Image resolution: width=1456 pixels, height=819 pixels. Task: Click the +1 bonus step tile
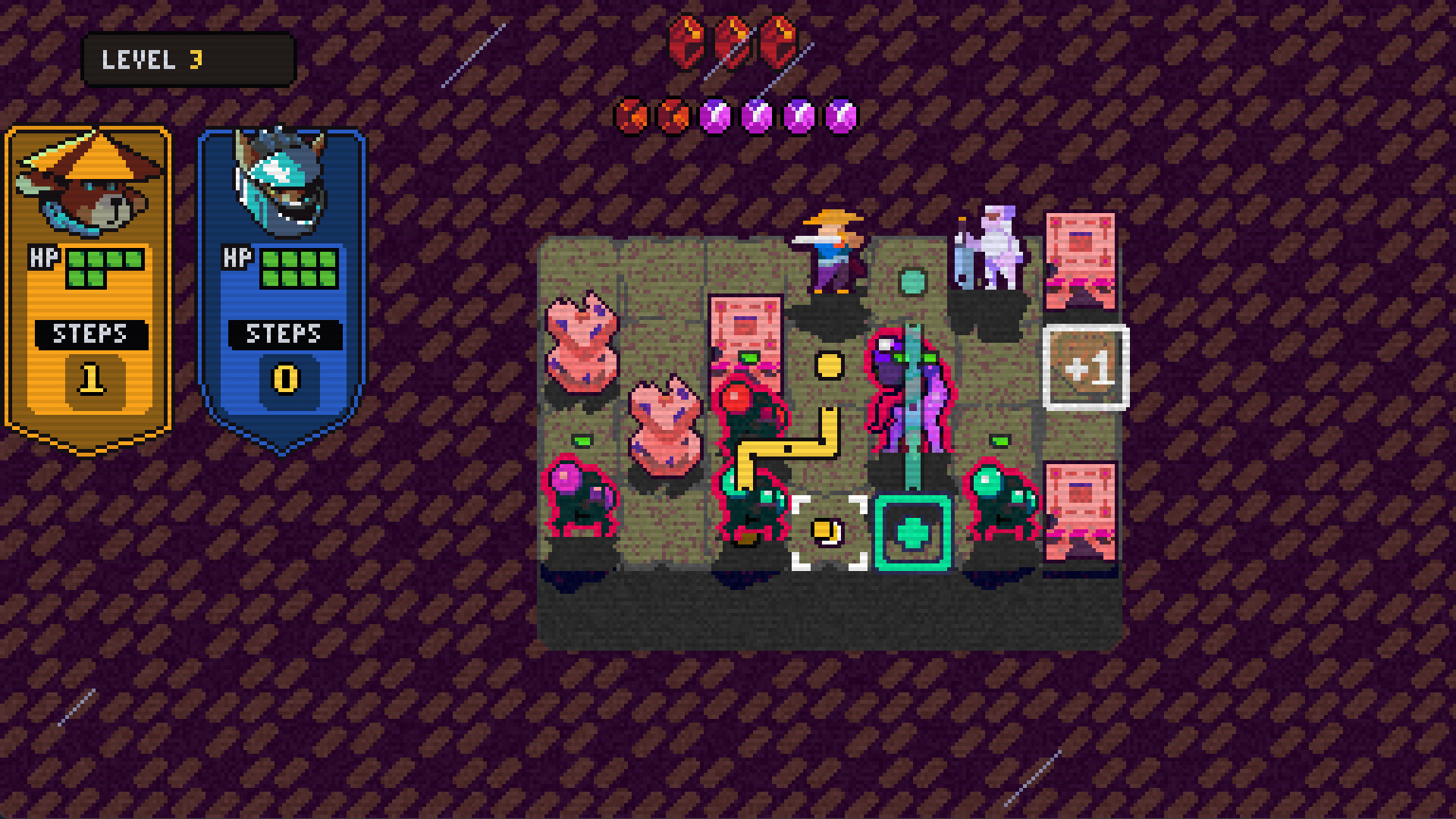pos(1085,365)
